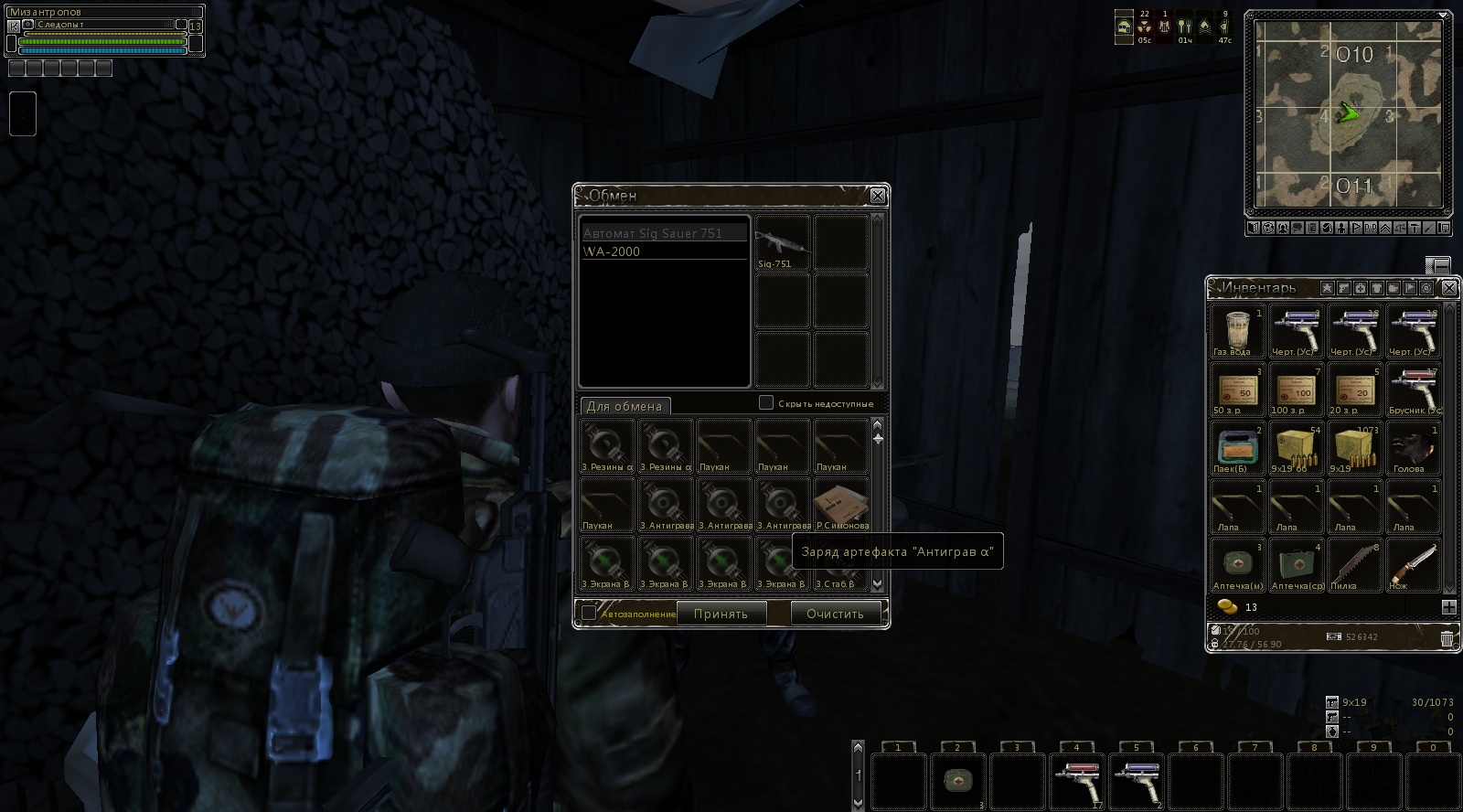Pick the Пилка saw item

click(x=1354, y=565)
